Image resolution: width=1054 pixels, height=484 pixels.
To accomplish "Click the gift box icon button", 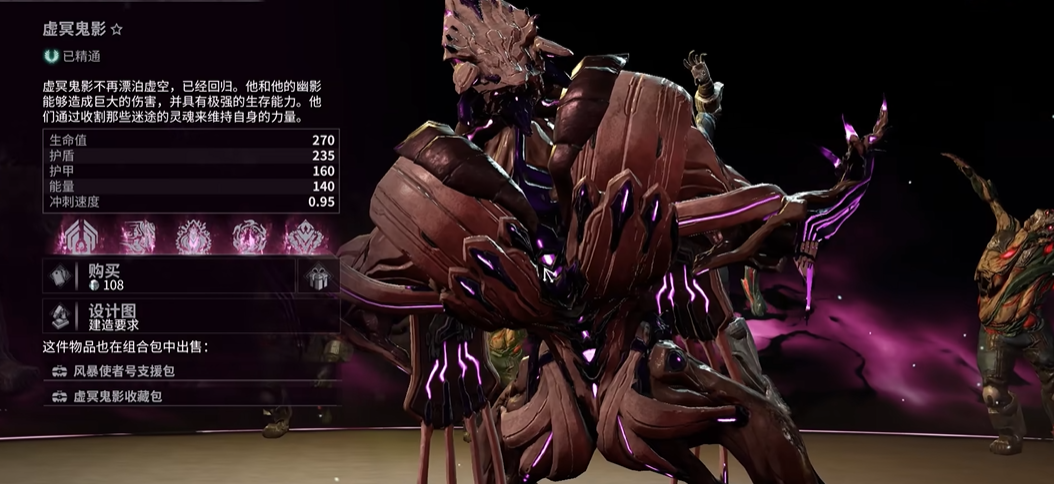I will [318, 277].
